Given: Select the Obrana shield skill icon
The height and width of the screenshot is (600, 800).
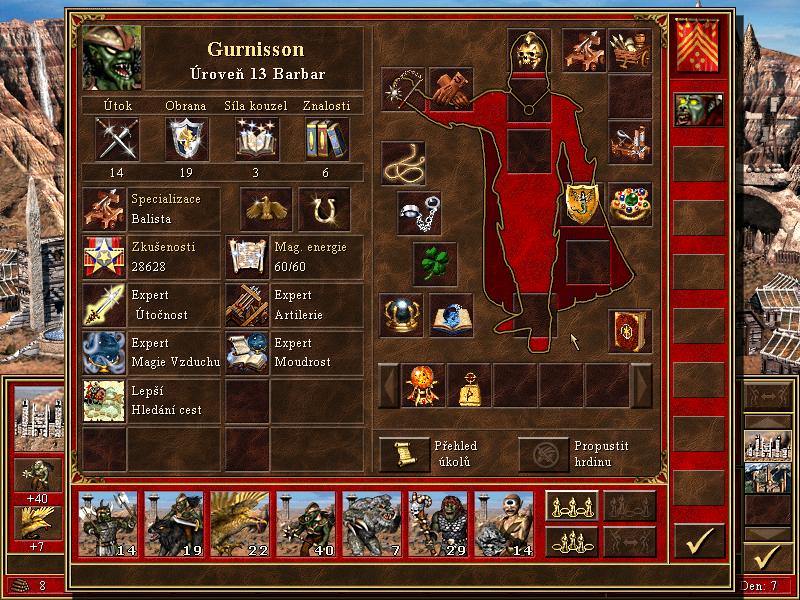Looking at the screenshot, I should (x=186, y=139).
